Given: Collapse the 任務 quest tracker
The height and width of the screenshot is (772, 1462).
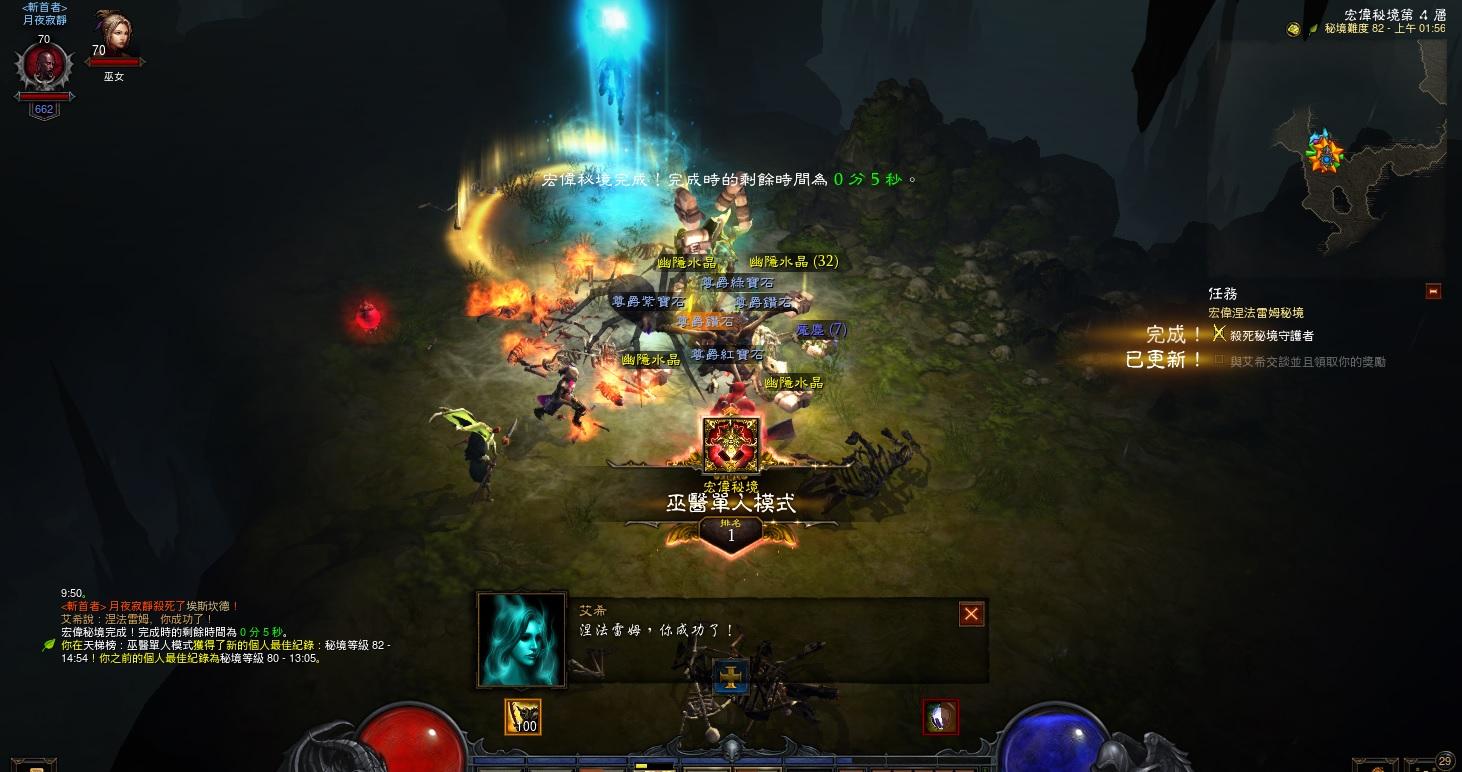Looking at the screenshot, I should coord(1434,292).
